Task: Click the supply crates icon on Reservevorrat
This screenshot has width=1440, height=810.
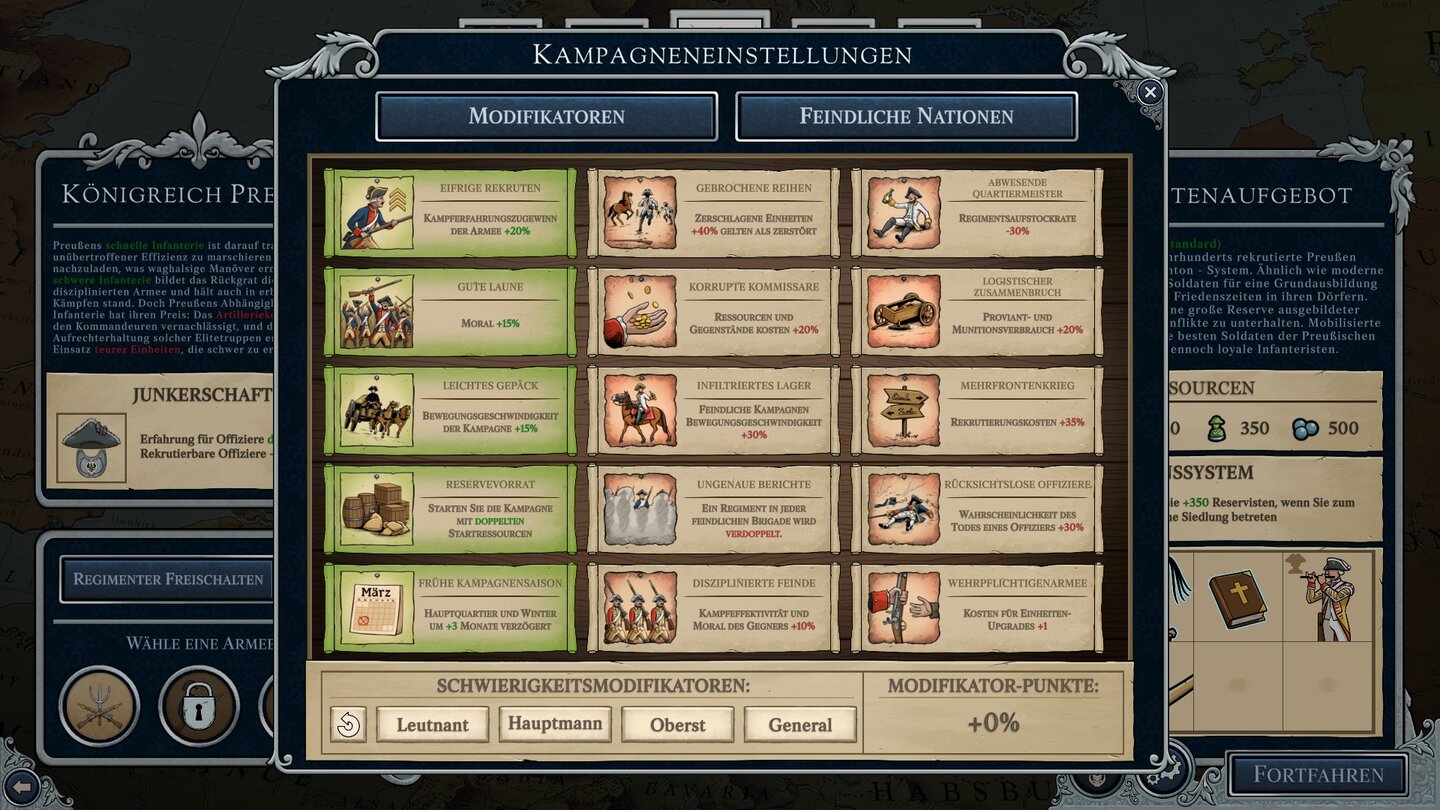Action: click(377, 509)
